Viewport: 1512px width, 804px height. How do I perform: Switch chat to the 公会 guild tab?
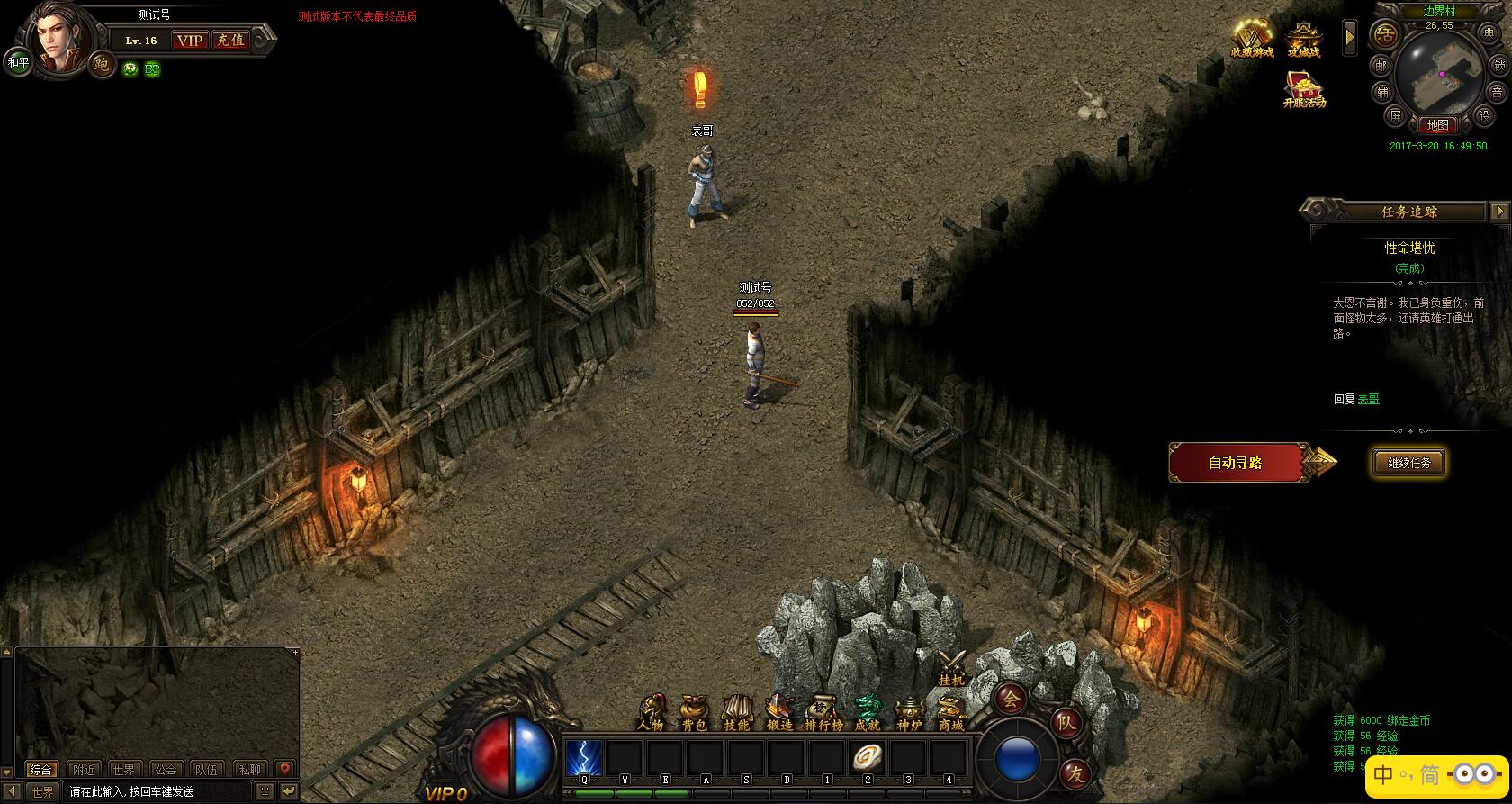point(166,770)
